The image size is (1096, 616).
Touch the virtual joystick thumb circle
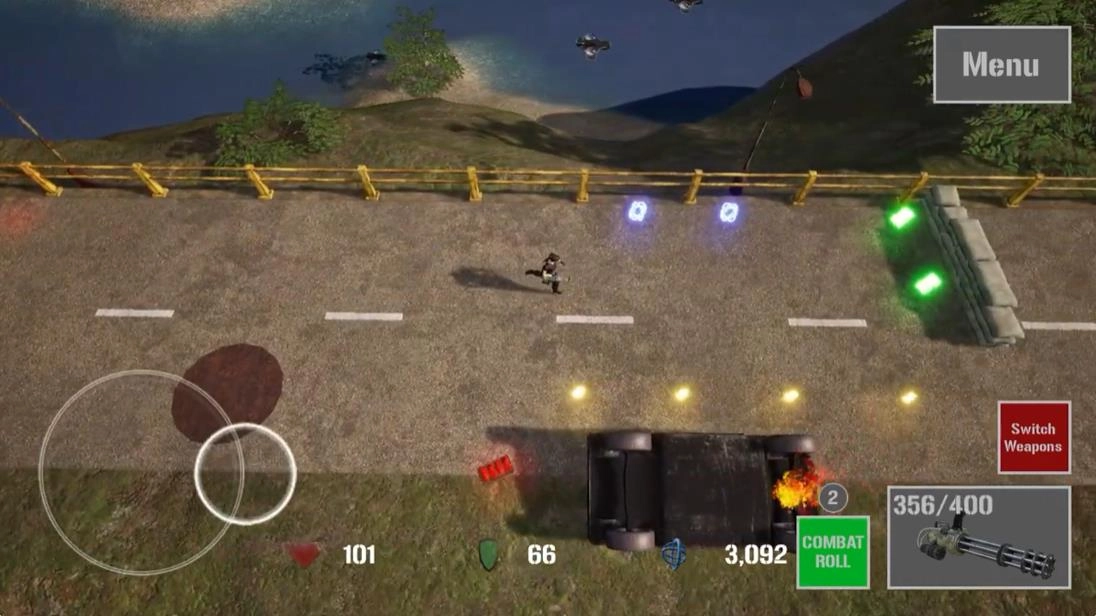[245, 473]
